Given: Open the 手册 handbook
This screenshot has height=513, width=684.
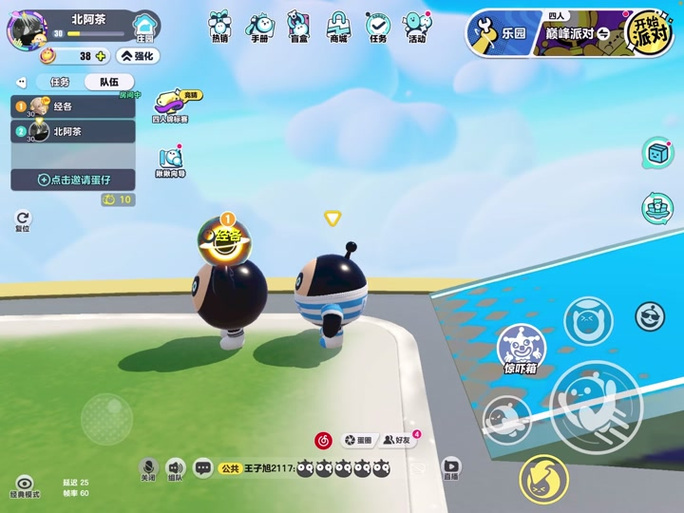Looking at the screenshot, I should point(259,27).
